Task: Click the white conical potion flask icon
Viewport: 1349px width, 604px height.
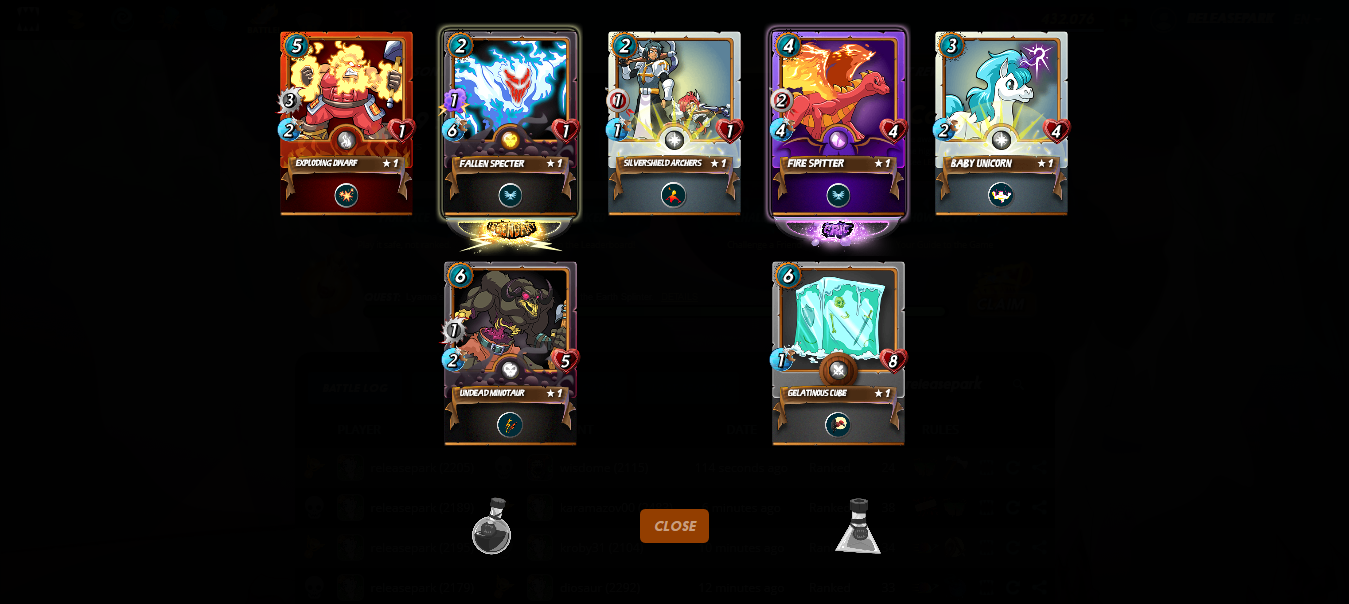Action: point(858,527)
